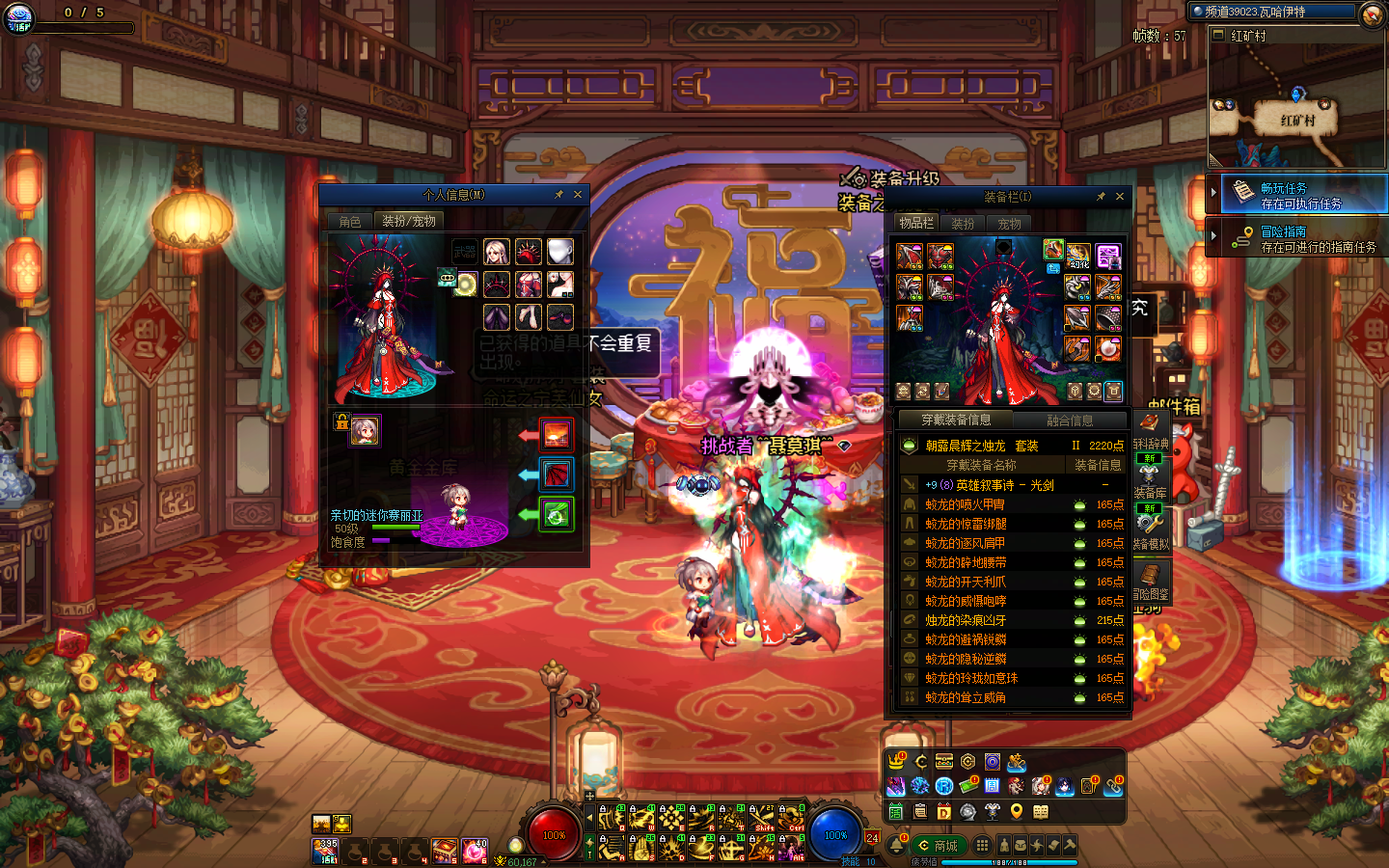Close the 个人信息 character info window

pyautogui.click(x=578, y=195)
